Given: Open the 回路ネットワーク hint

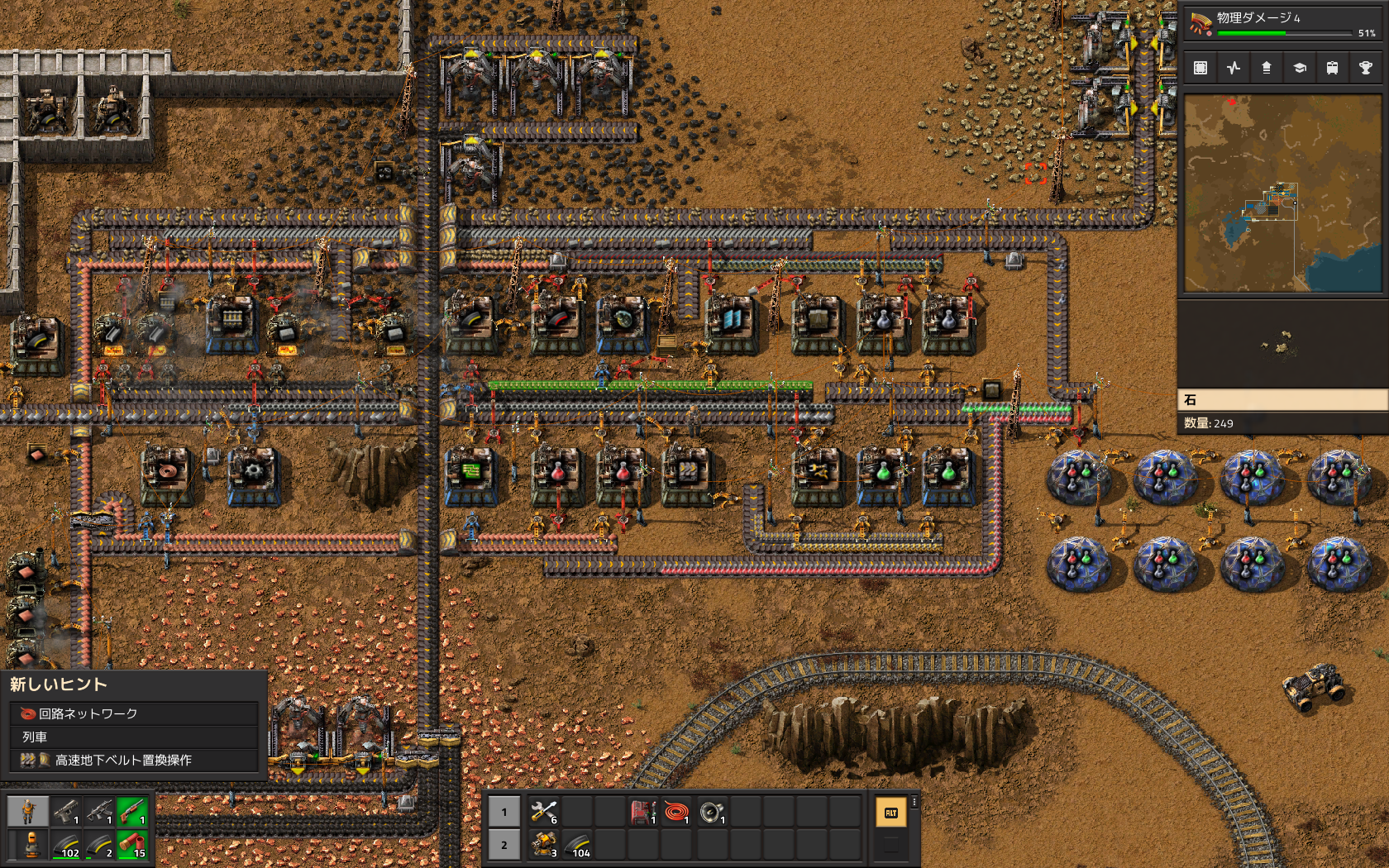Looking at the screenshot, I should [134, 713].
